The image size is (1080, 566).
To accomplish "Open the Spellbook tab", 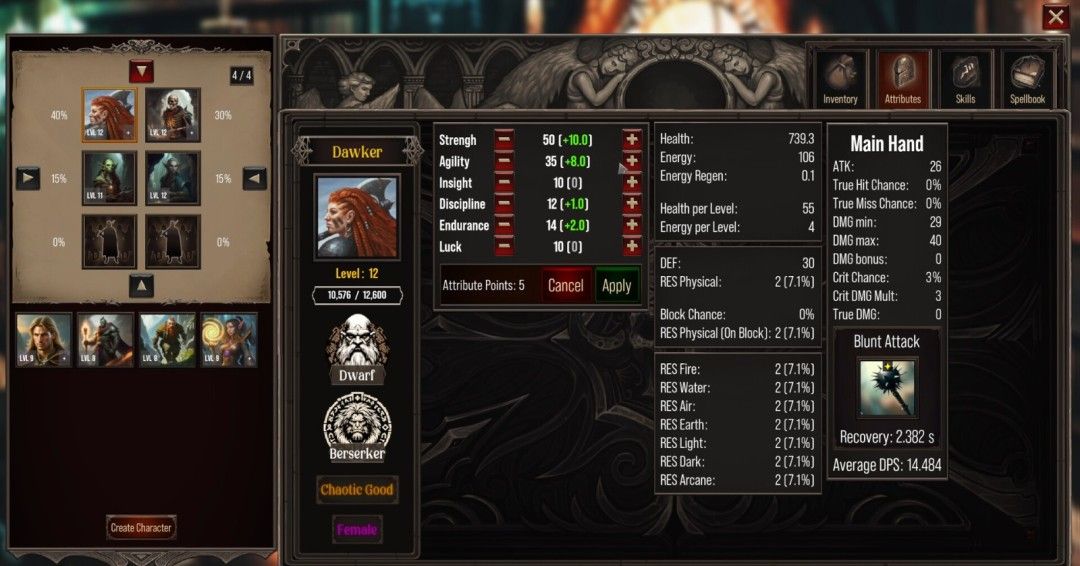I will pos(1027,79).
